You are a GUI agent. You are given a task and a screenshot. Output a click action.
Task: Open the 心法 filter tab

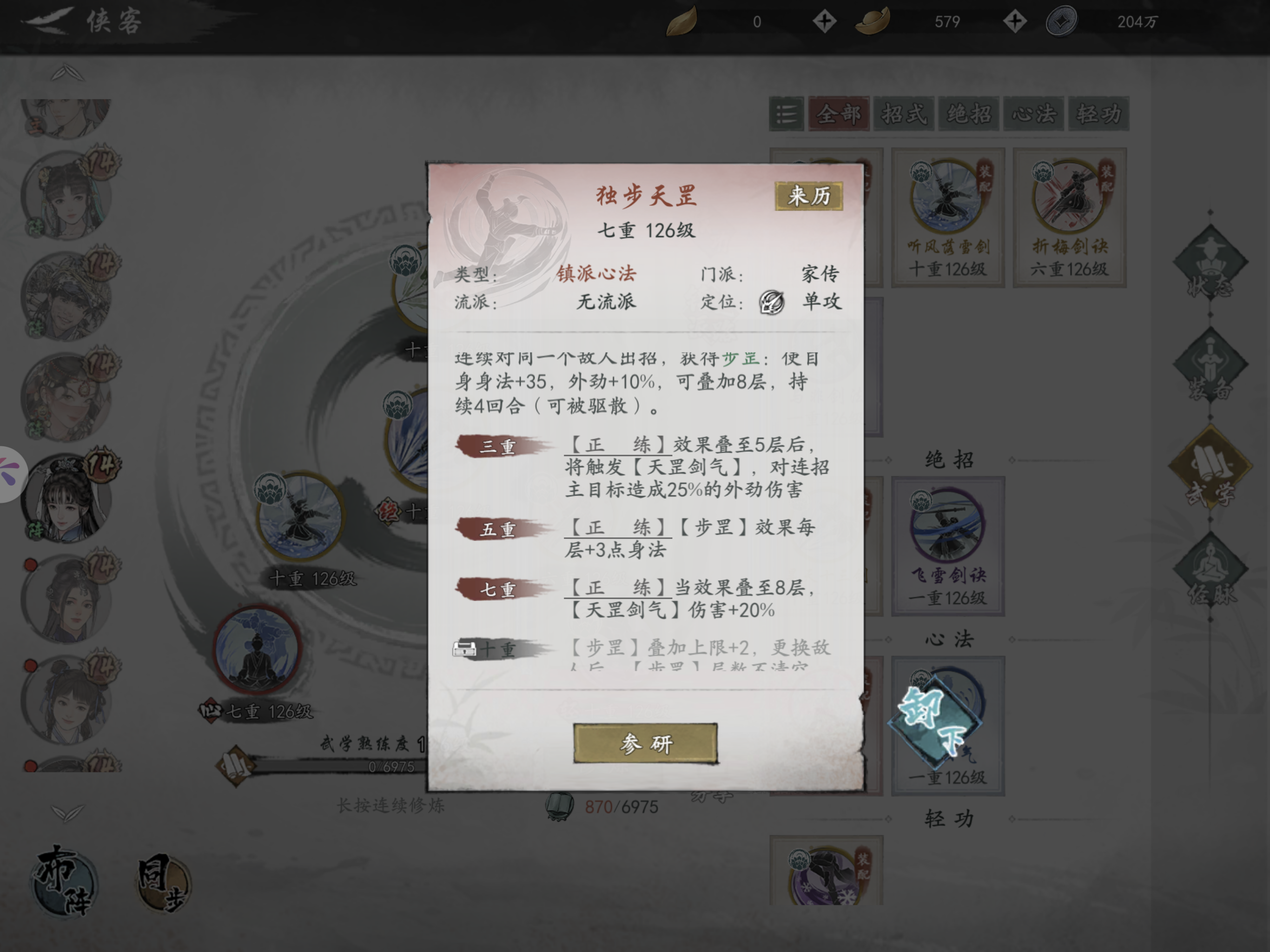tap(1033, 114)
